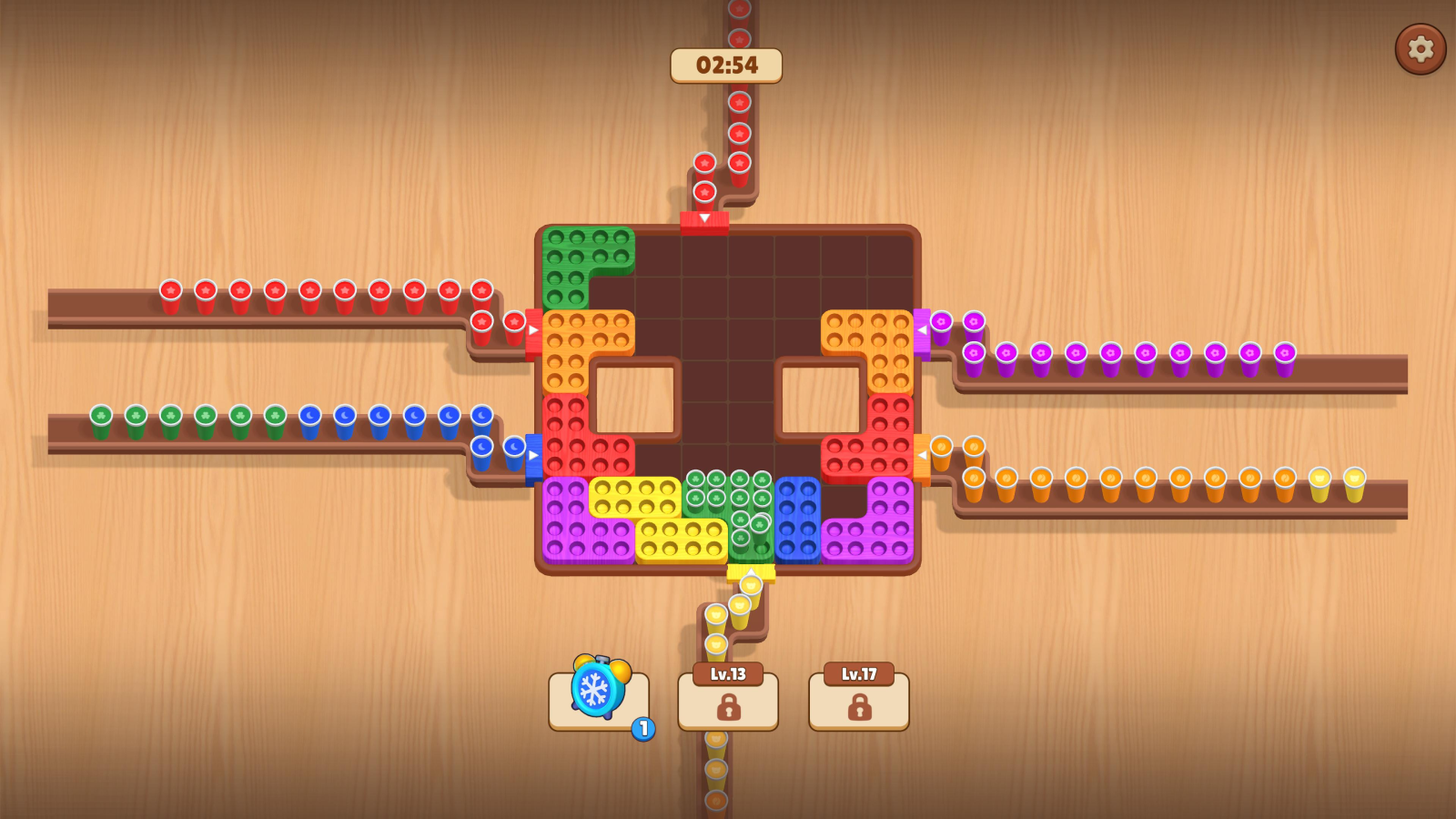1456x819 pixels.
Task: Open the settings gear menu
Action: tap(1420, 50)
